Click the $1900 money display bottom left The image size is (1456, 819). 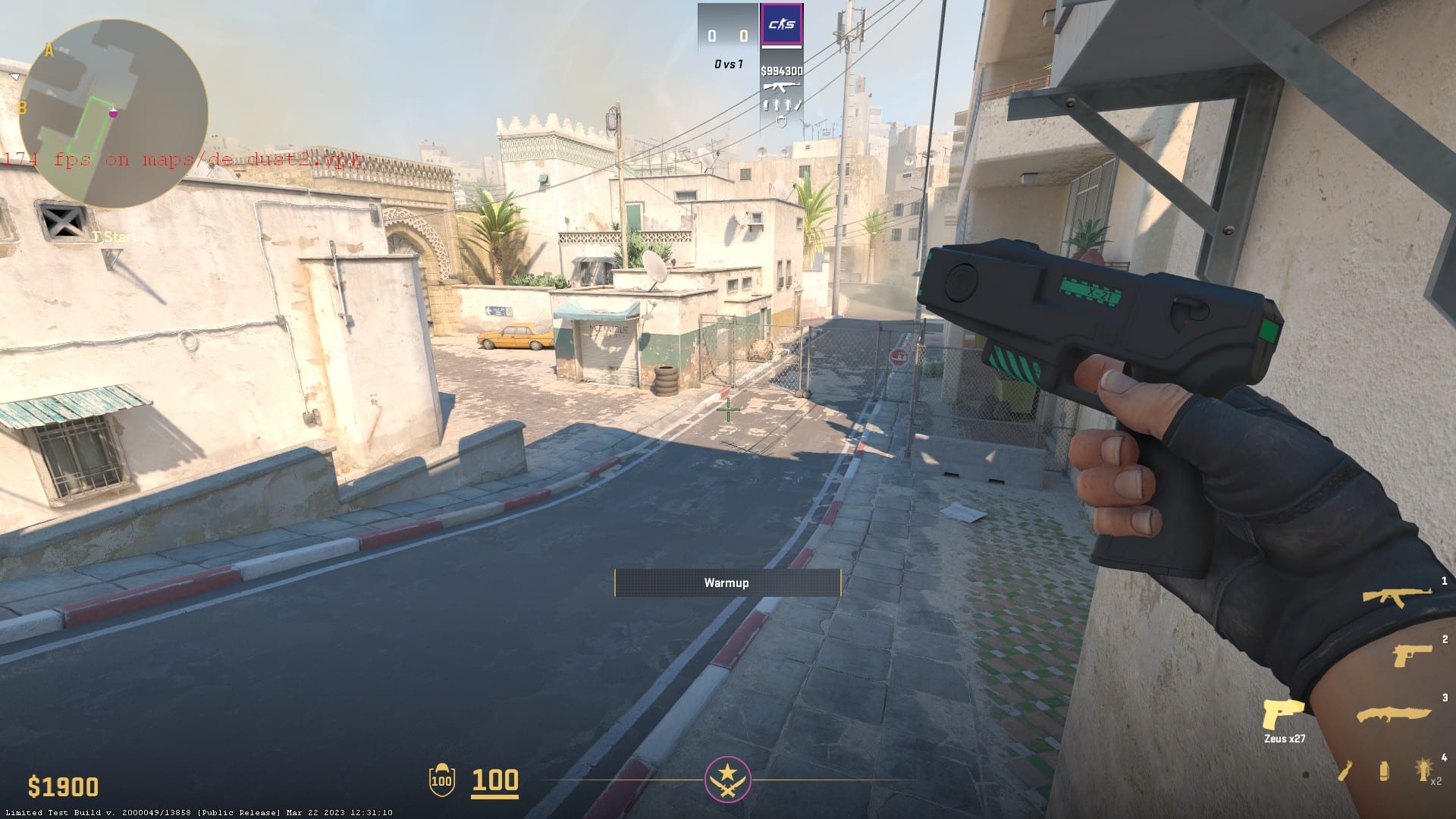[63, 785]
